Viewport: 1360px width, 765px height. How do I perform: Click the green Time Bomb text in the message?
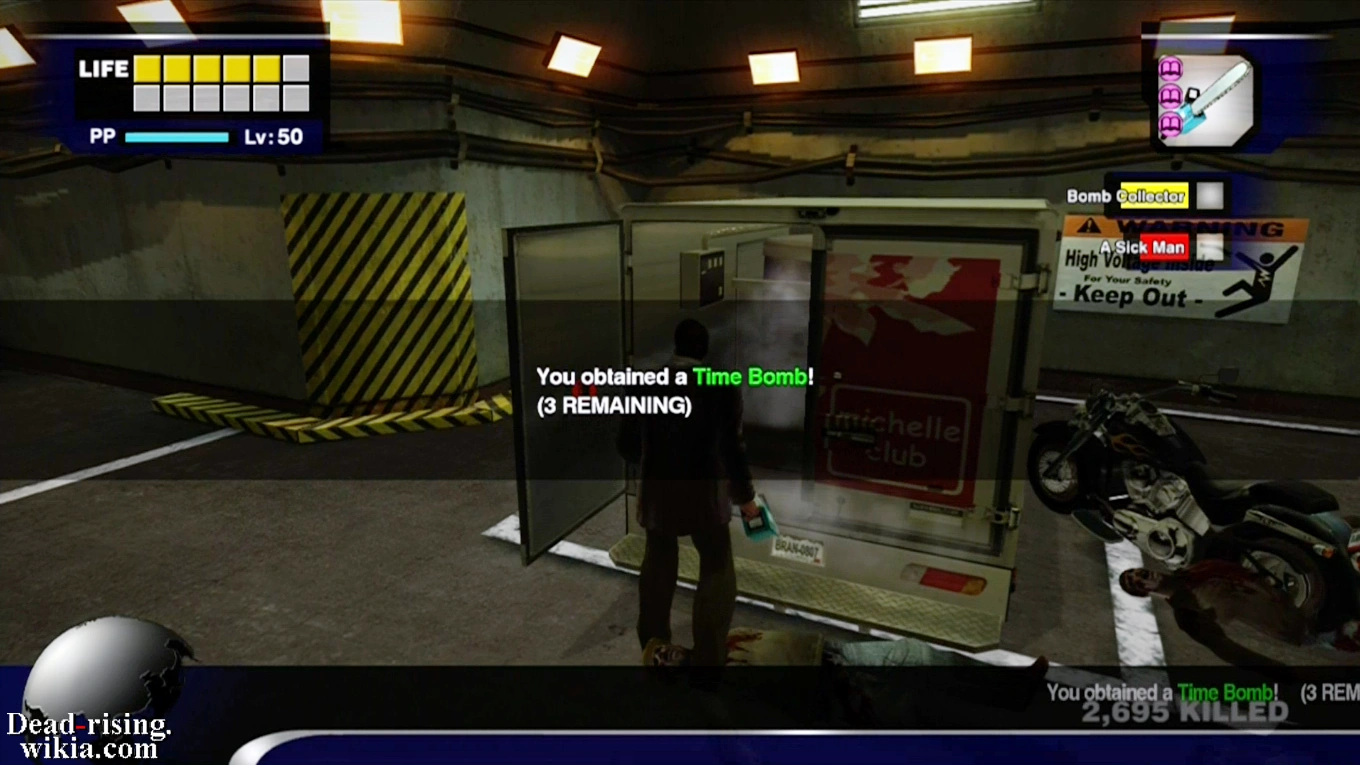point(751,377)
